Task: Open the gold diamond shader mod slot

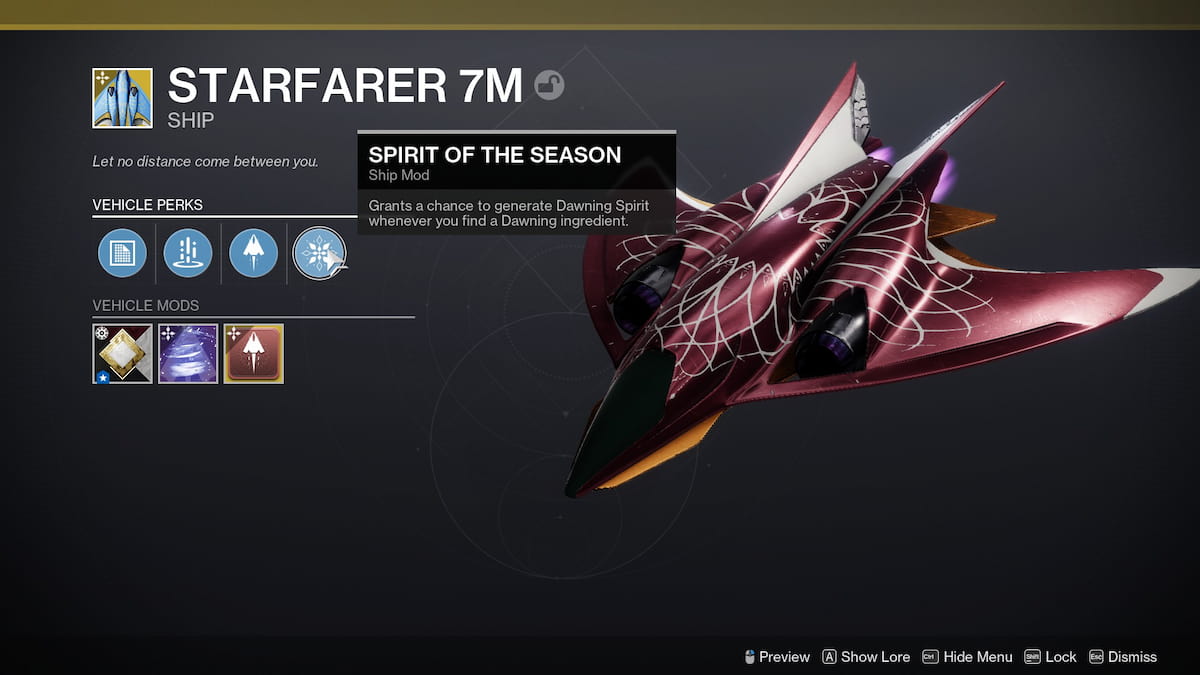Action: 122,353
